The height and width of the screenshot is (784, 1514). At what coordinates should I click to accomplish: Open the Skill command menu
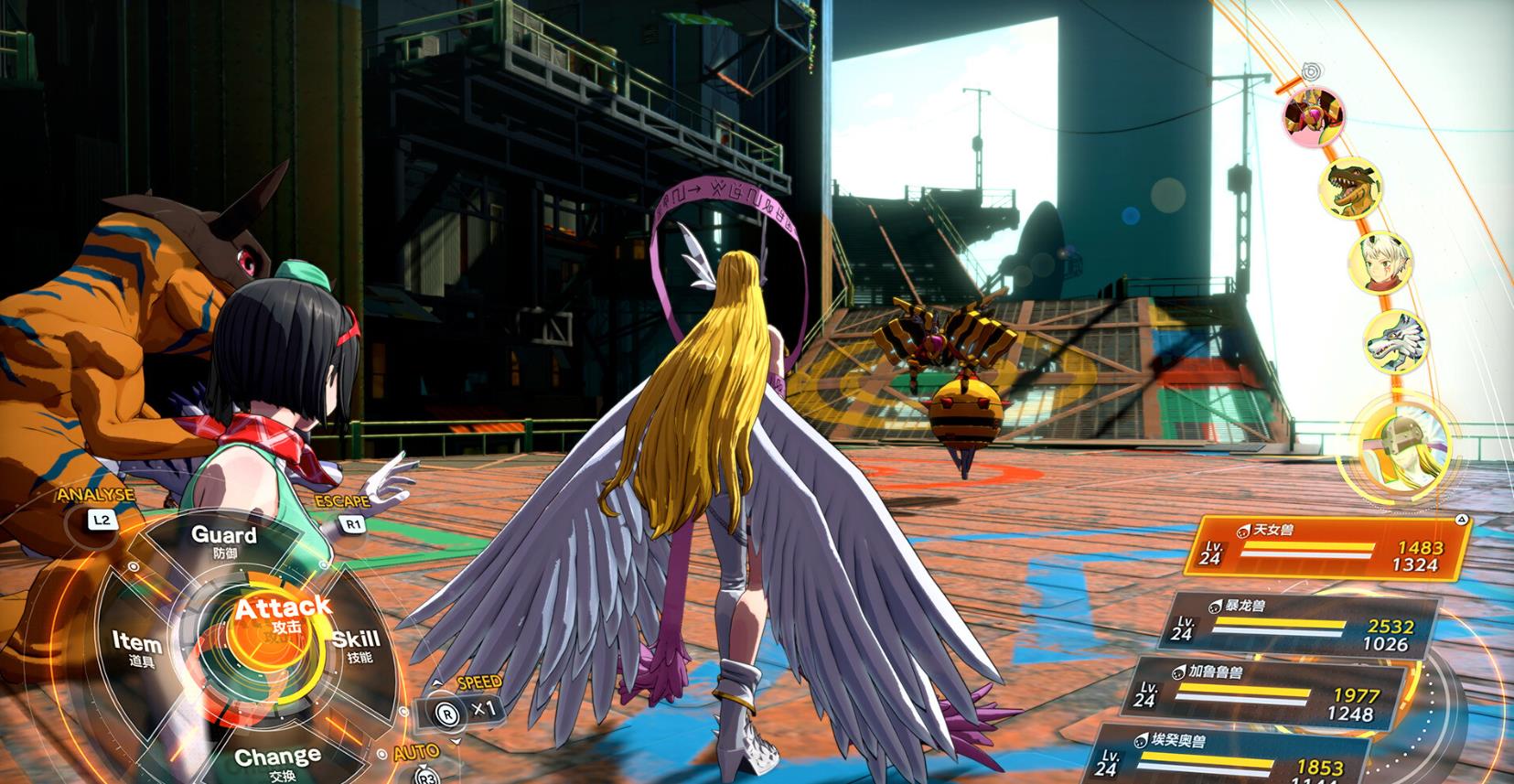[353, 645]
